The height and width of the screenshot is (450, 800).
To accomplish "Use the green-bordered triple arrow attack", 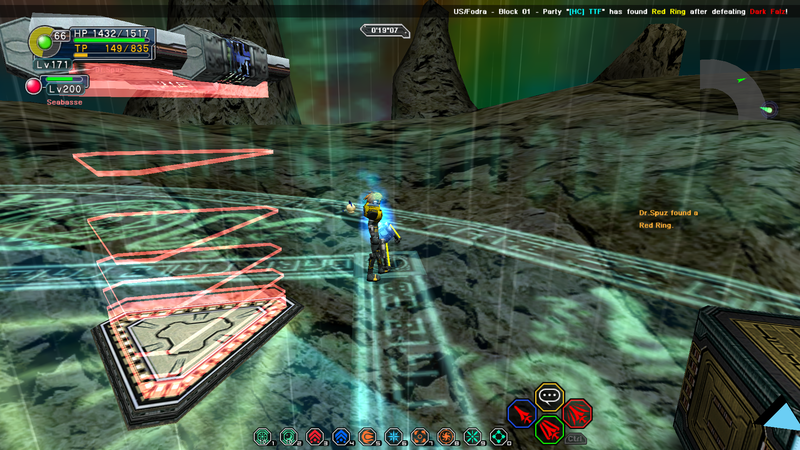I will point(549,430).
